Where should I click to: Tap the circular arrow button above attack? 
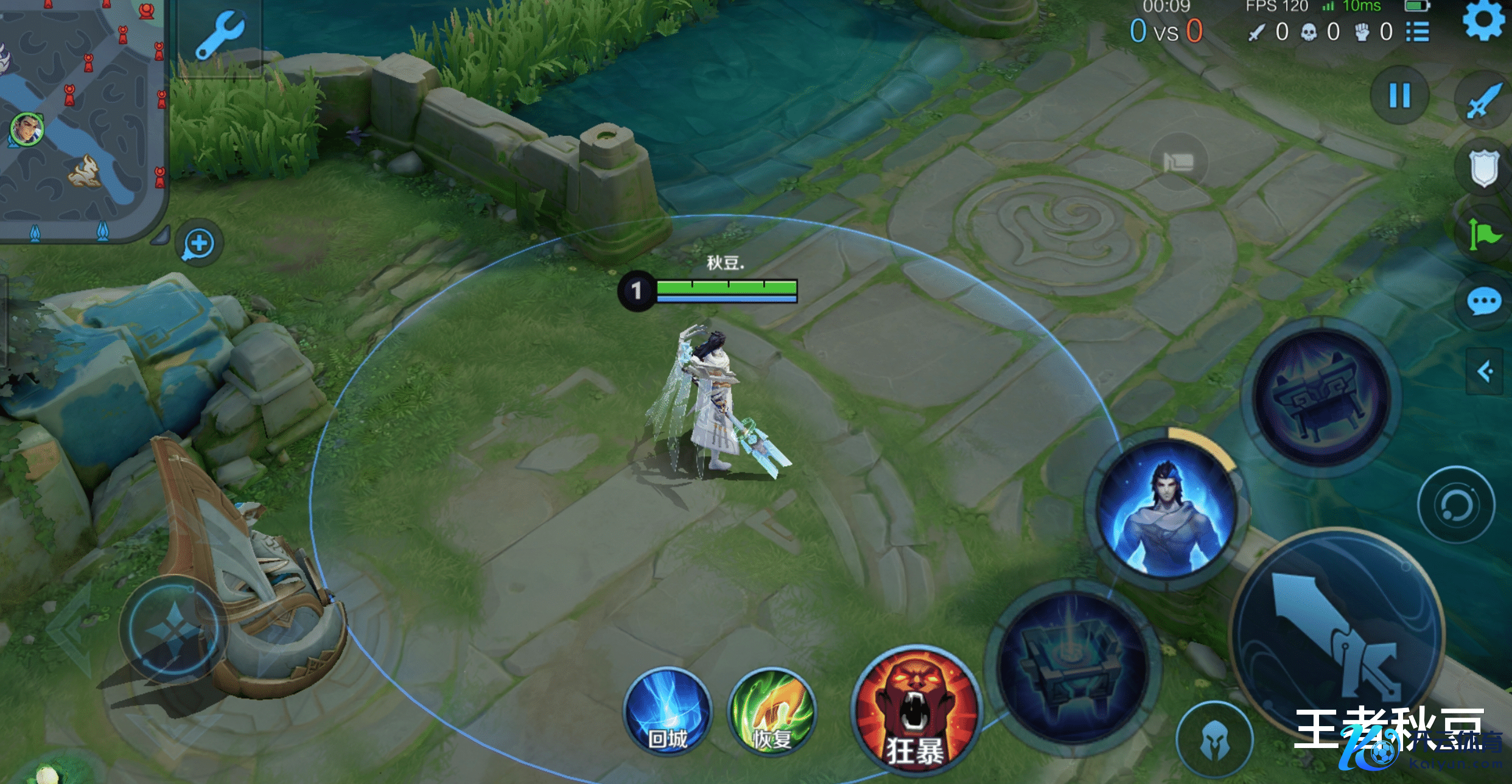[1455, 505]
